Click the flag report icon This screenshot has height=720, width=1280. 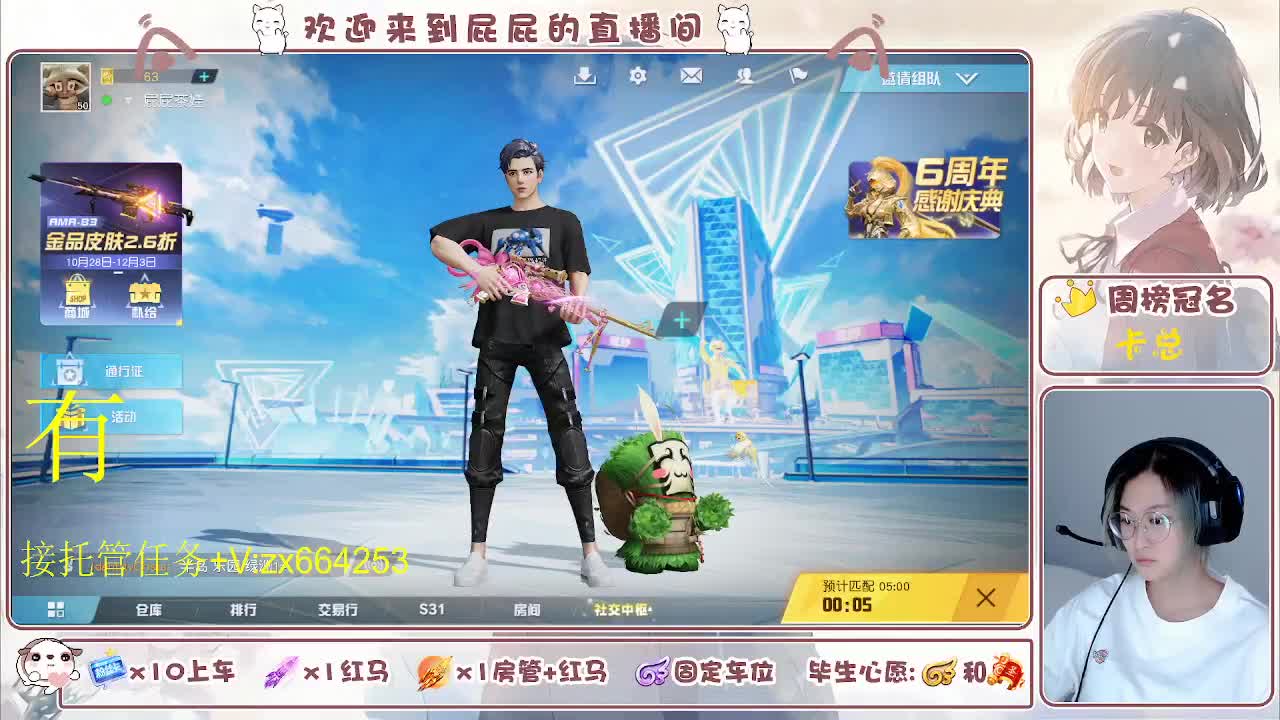tap(797, 76)
